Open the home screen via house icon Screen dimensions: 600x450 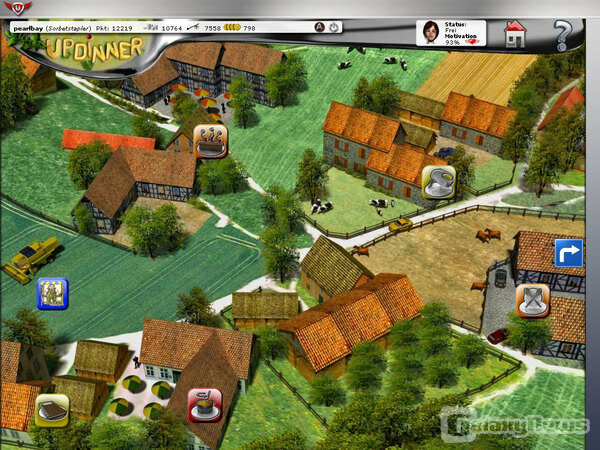pyautogui.click(x=515, y=34)
